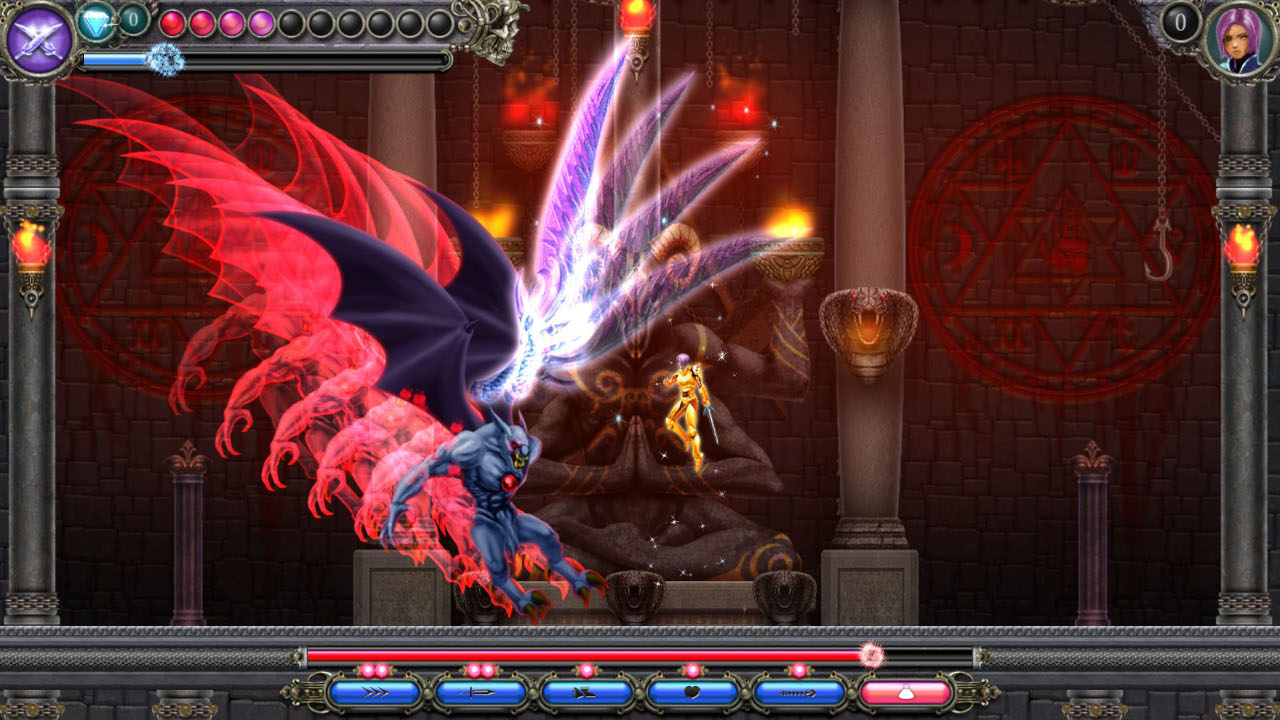Click the heart skill button
This screenshot has height=720, width=1280.
[694, 690]
